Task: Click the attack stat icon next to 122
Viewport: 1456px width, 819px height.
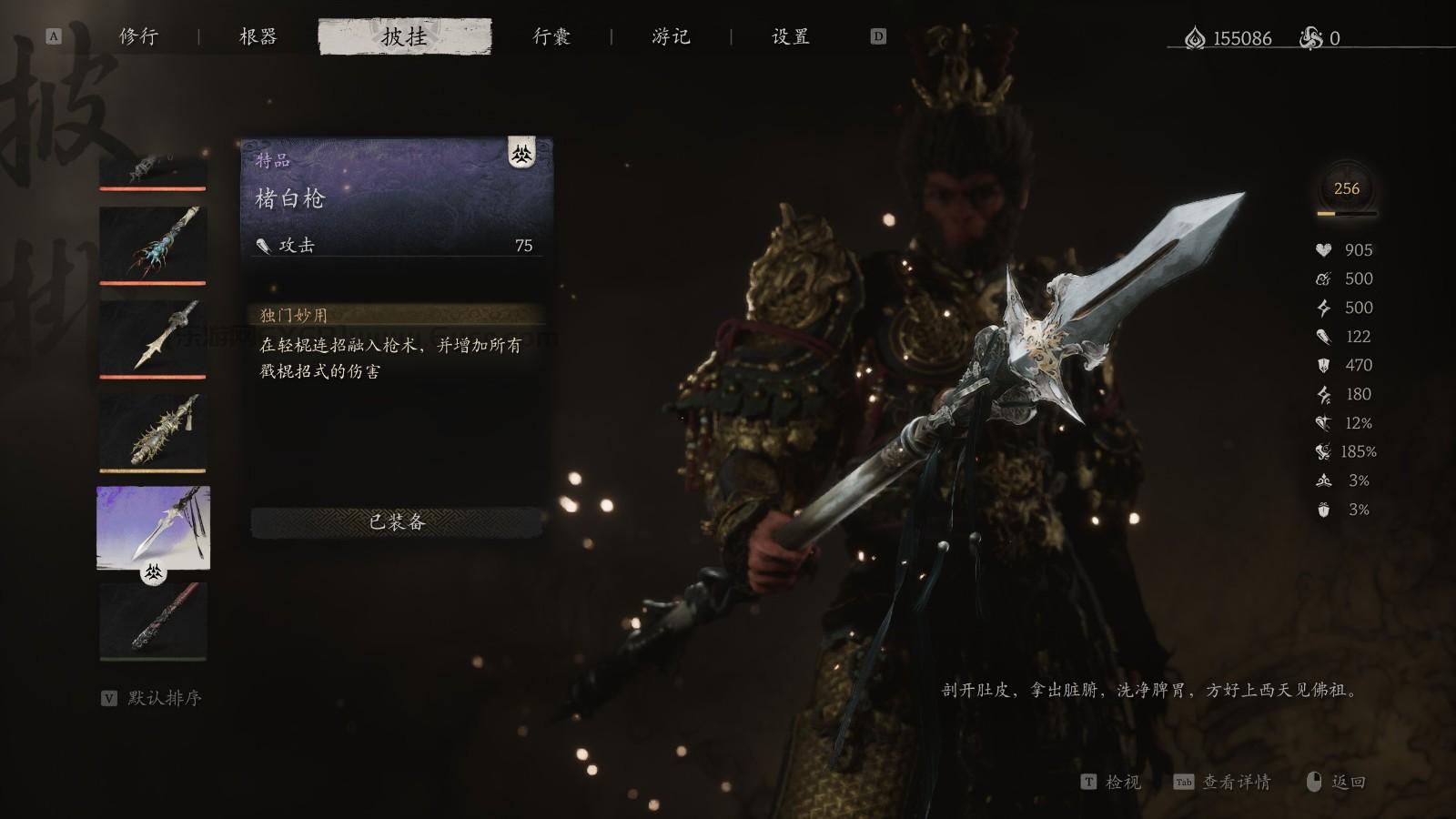Action: pos(1324,337)
